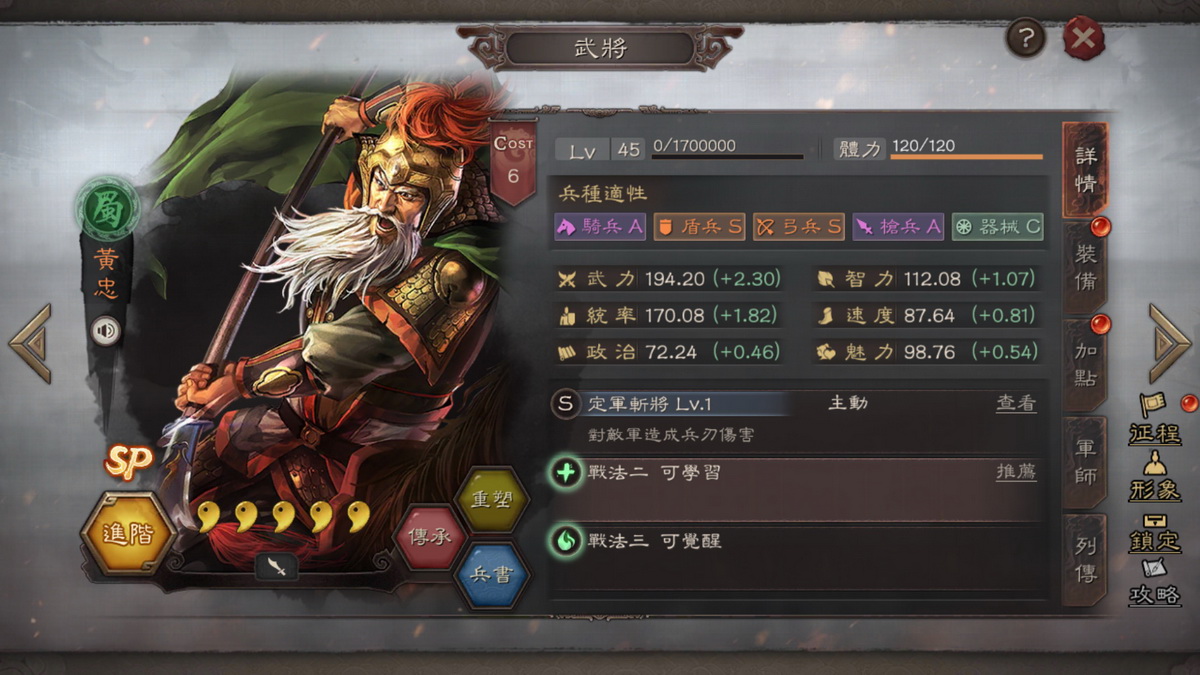Switch to the 加點 stat points tab
The image size is (1200, 675).
(1085, 364)
